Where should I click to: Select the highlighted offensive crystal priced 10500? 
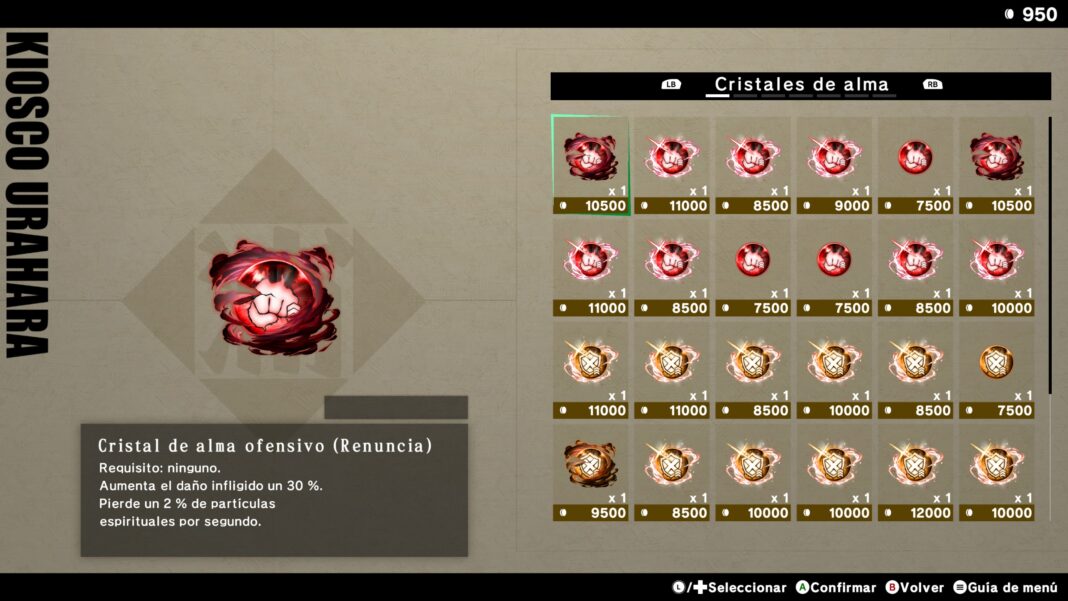(x=590, y=163)
